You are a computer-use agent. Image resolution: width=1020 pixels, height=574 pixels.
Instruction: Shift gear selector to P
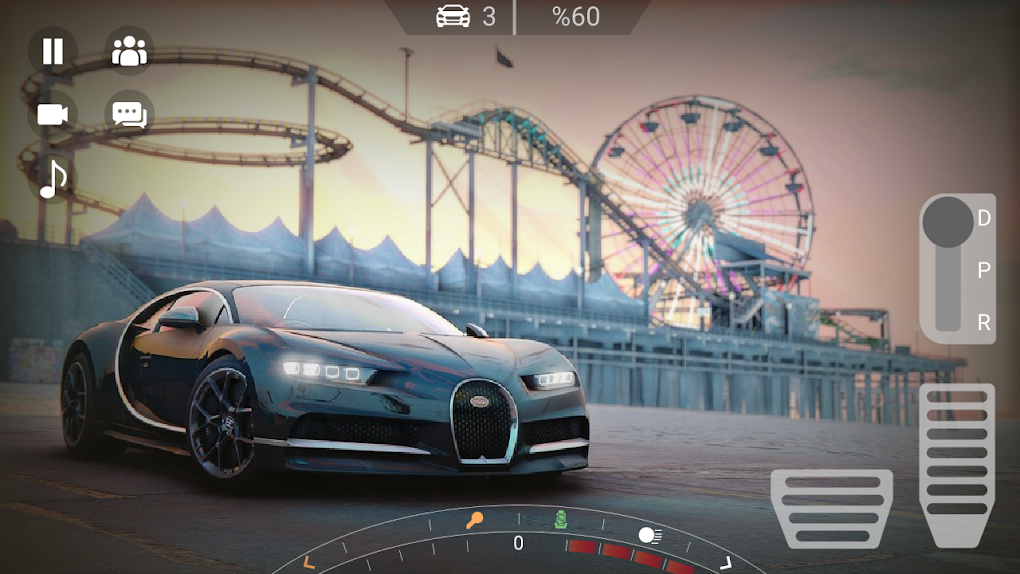(984, 270)
